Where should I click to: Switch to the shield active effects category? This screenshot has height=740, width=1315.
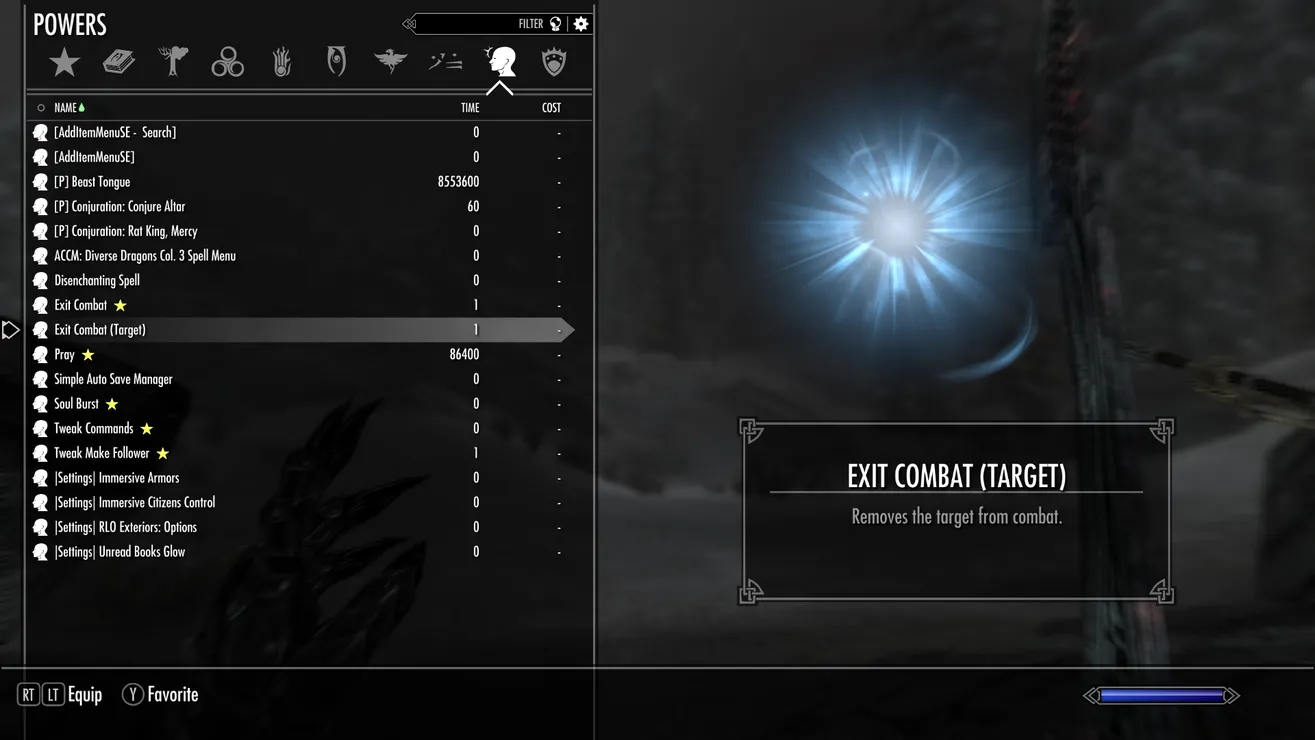pos(554,63)
